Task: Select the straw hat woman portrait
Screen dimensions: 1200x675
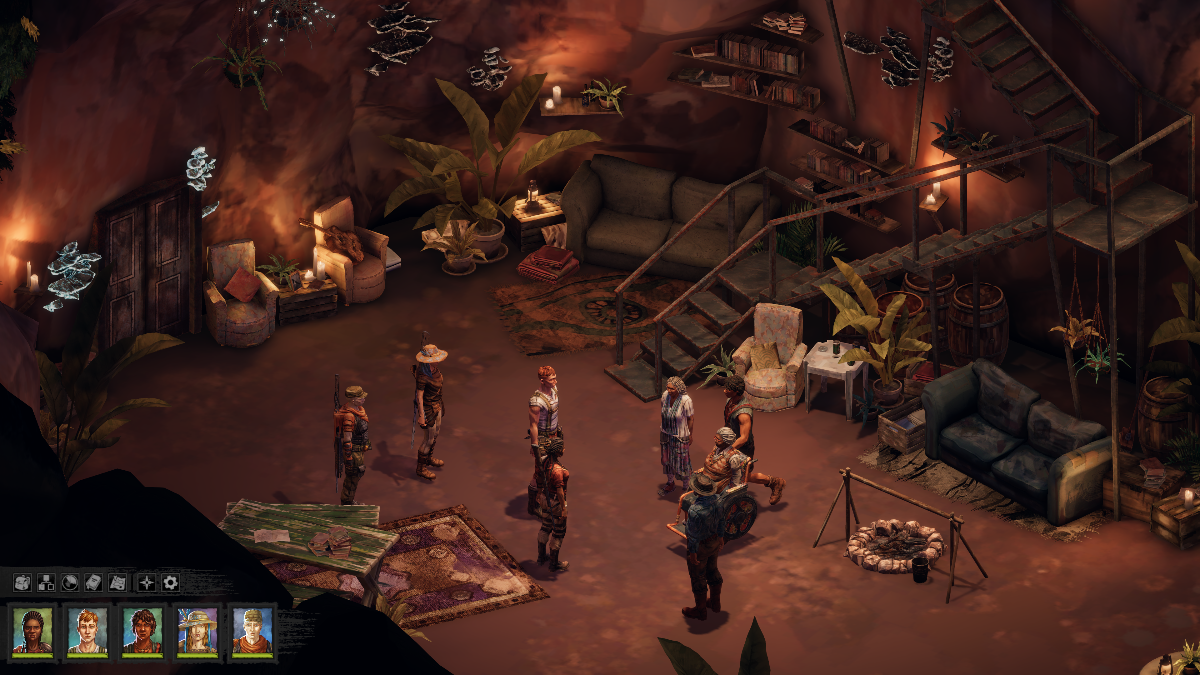Action: click(x=197, y=630)
